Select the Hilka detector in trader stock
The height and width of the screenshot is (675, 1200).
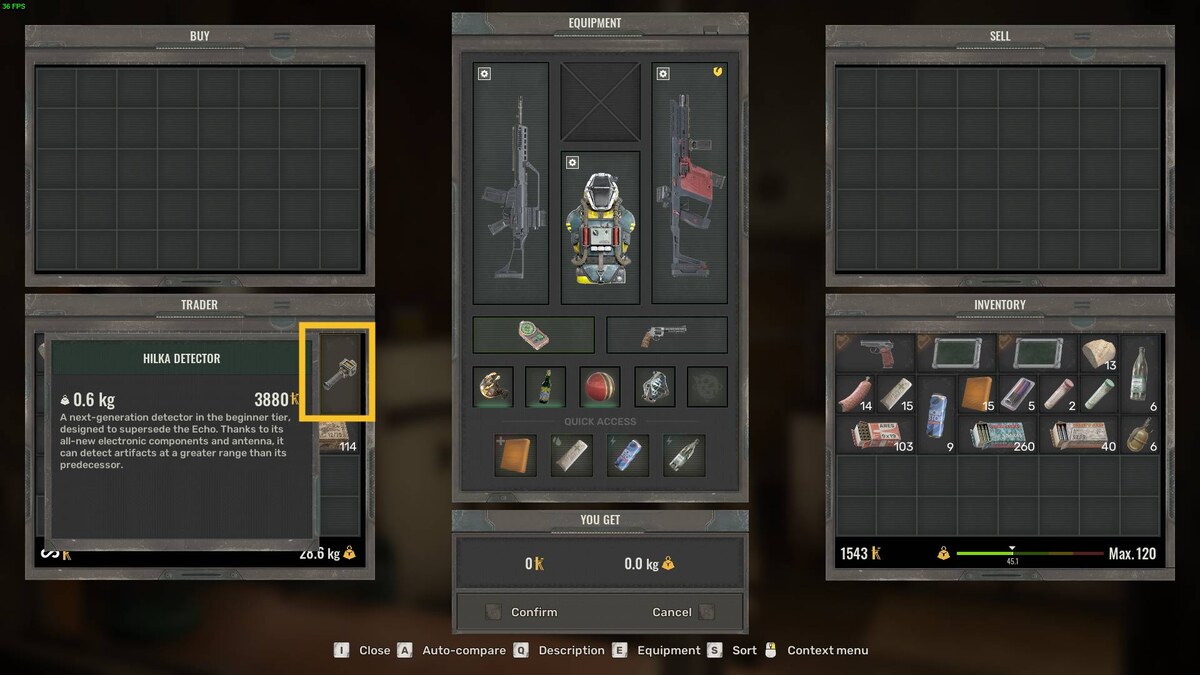point(337,372)
